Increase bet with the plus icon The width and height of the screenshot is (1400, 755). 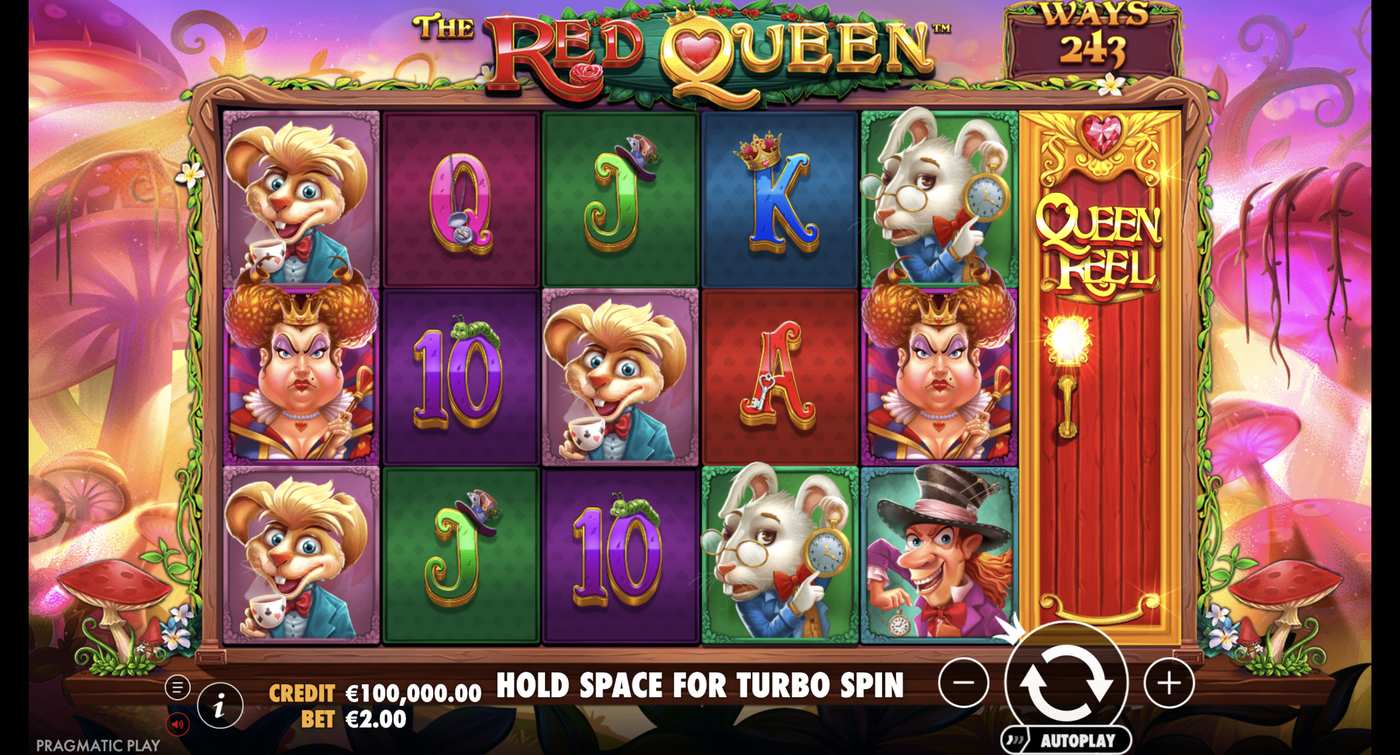click(1169, 683)
